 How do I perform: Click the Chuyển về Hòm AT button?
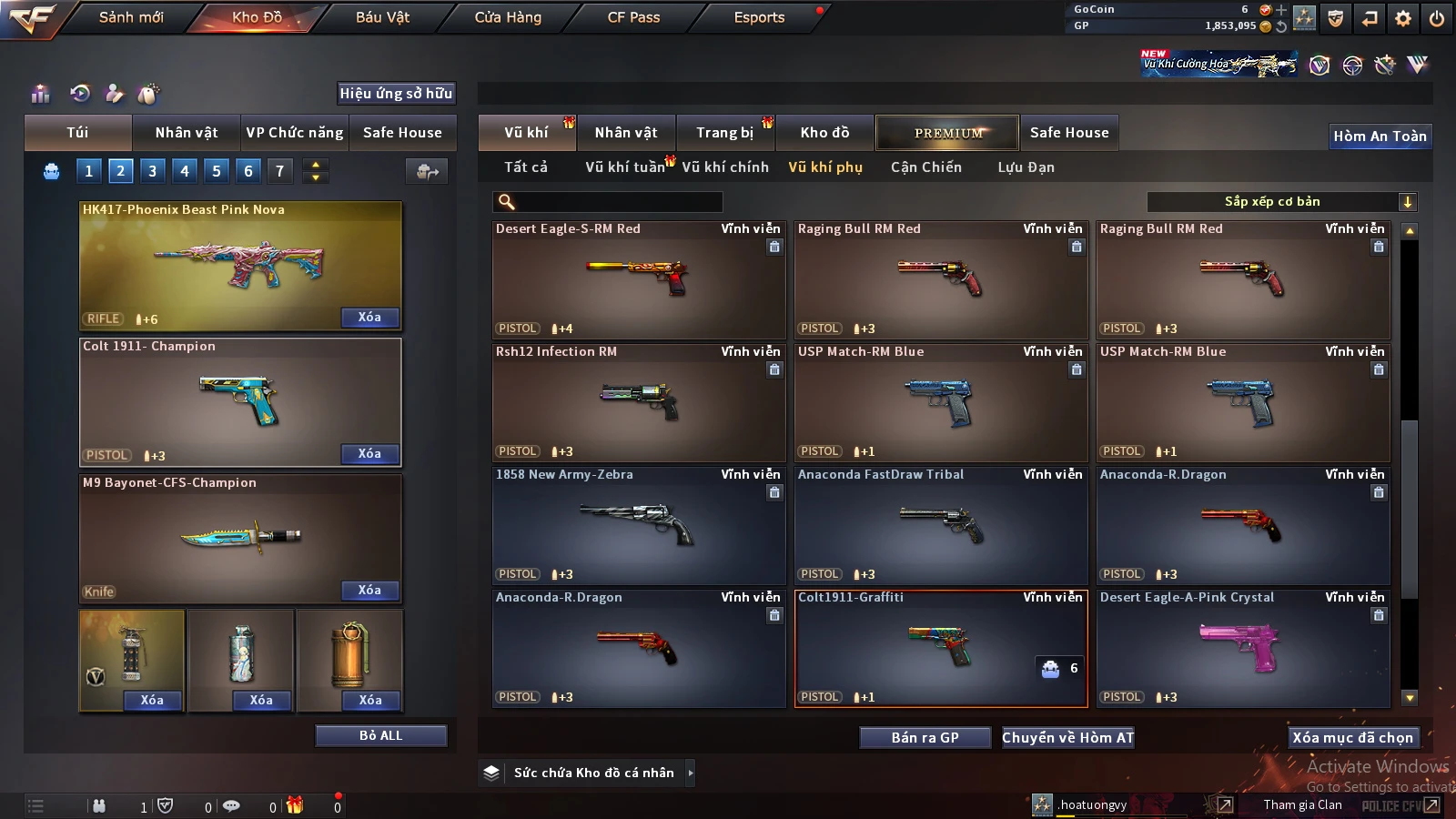point(1068,738)
